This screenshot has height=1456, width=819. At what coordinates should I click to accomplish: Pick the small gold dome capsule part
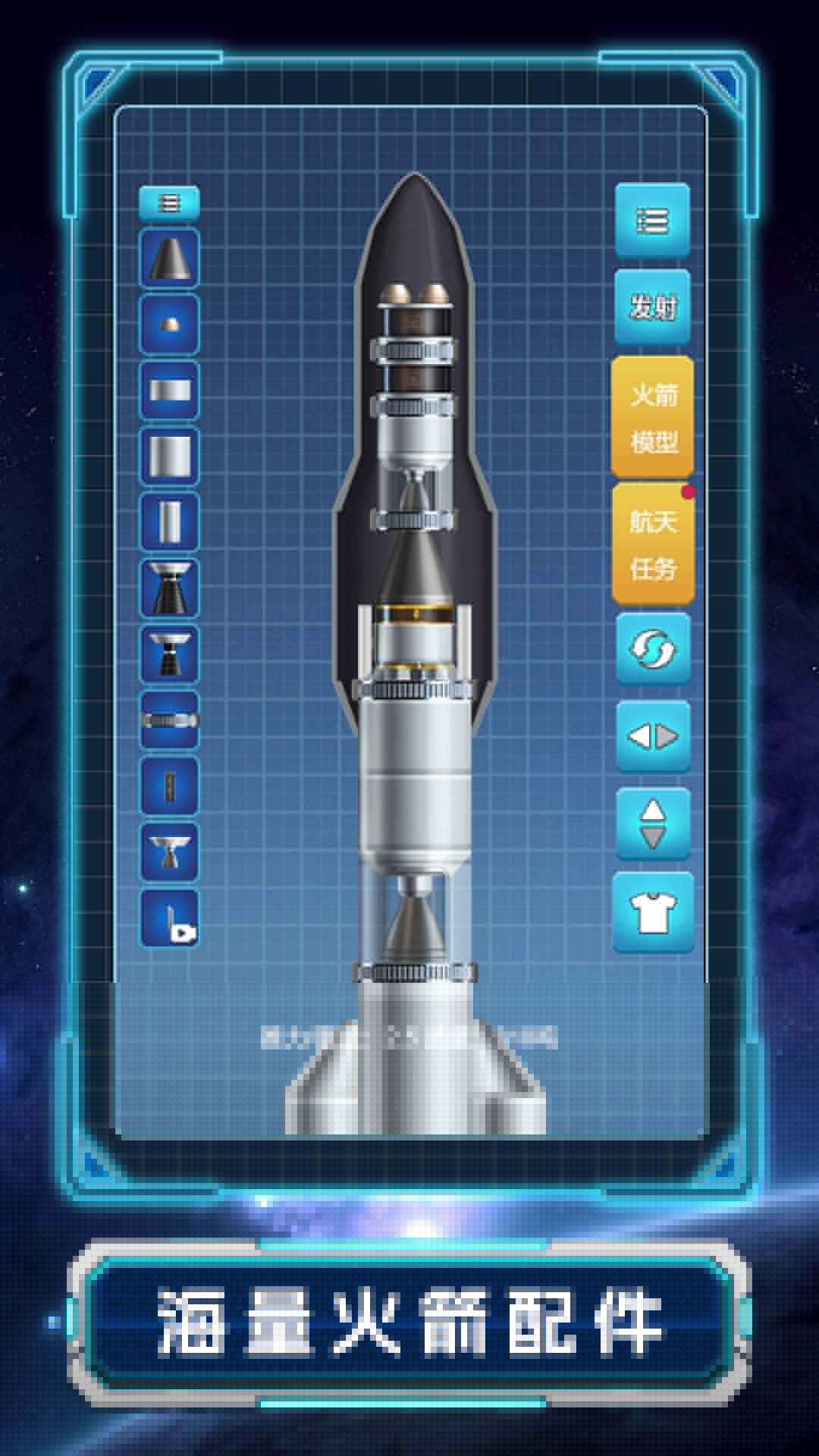[169, 325]
